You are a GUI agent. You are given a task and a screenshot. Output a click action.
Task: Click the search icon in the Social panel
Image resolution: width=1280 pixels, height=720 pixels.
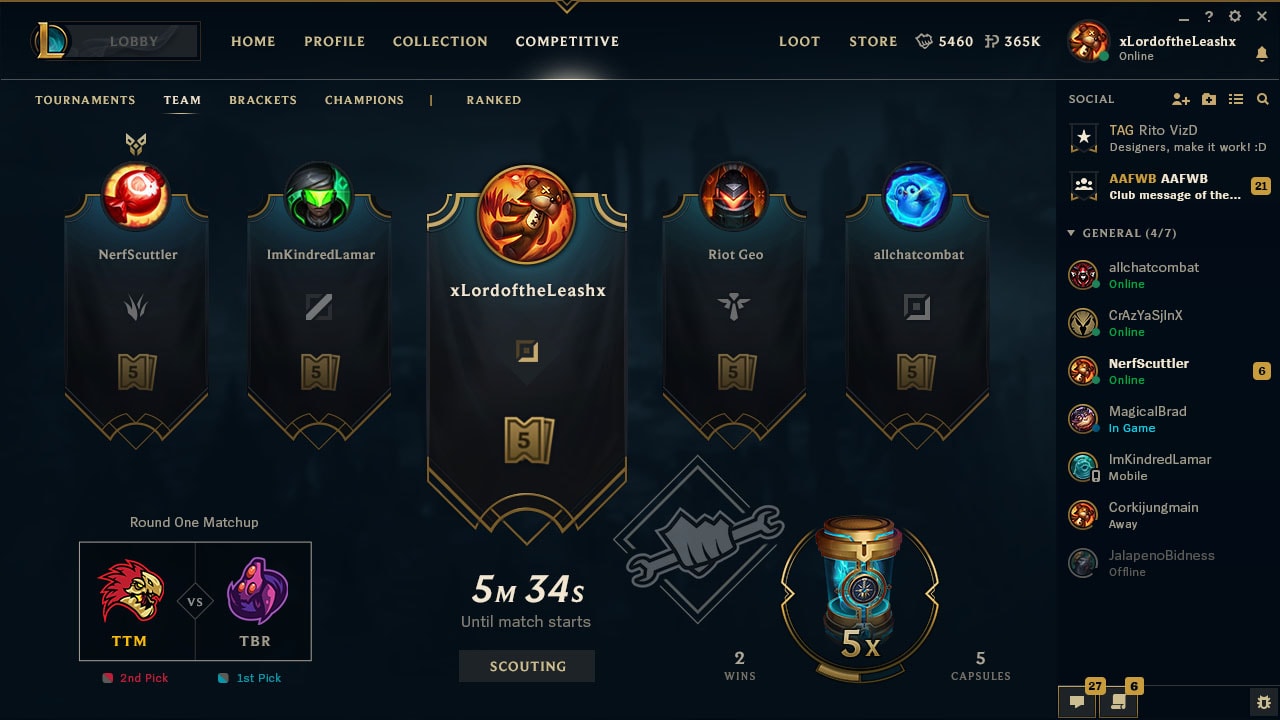click(x=1262, y=99)
